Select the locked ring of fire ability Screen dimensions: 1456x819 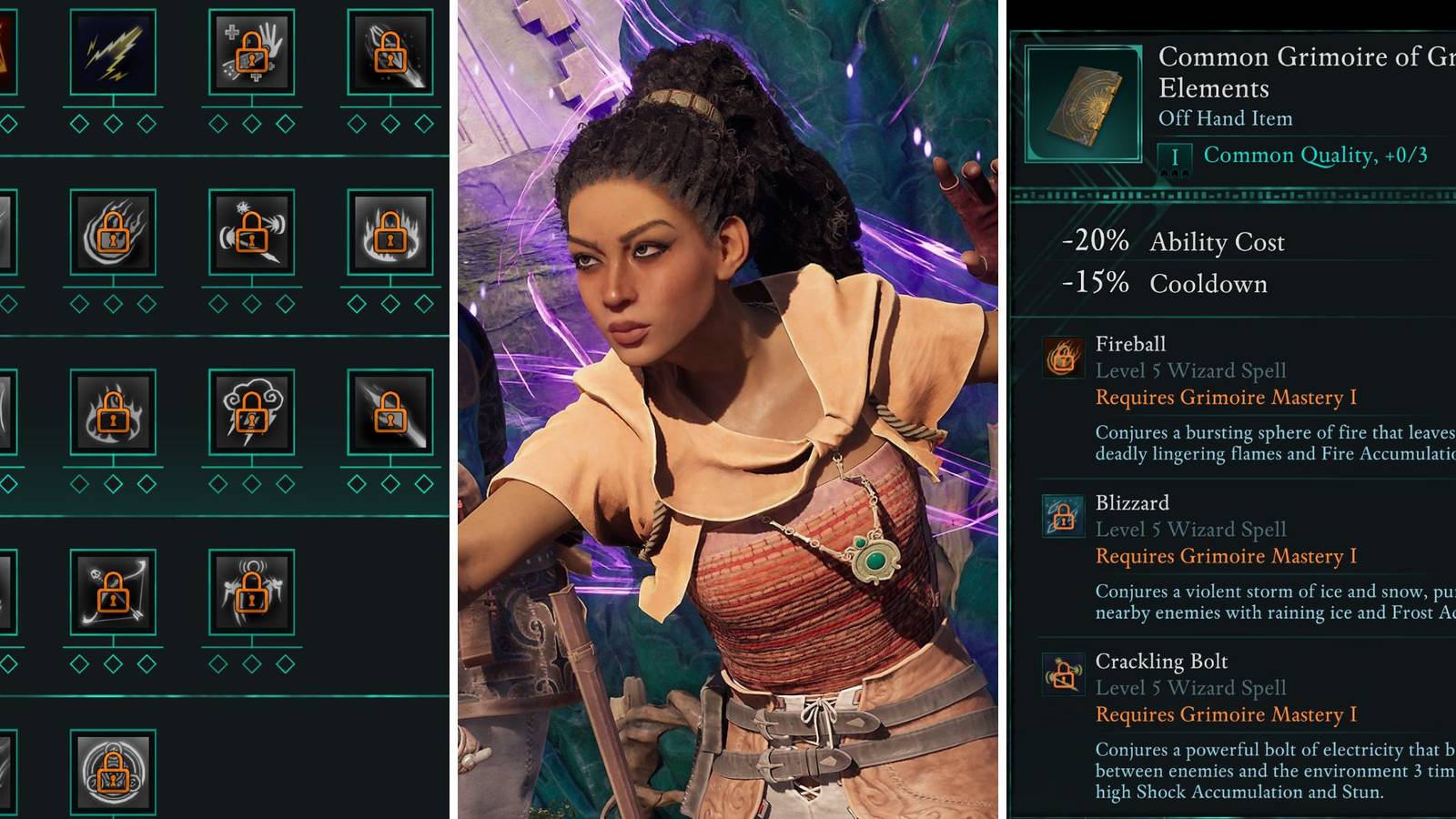[x=389, y=232]
